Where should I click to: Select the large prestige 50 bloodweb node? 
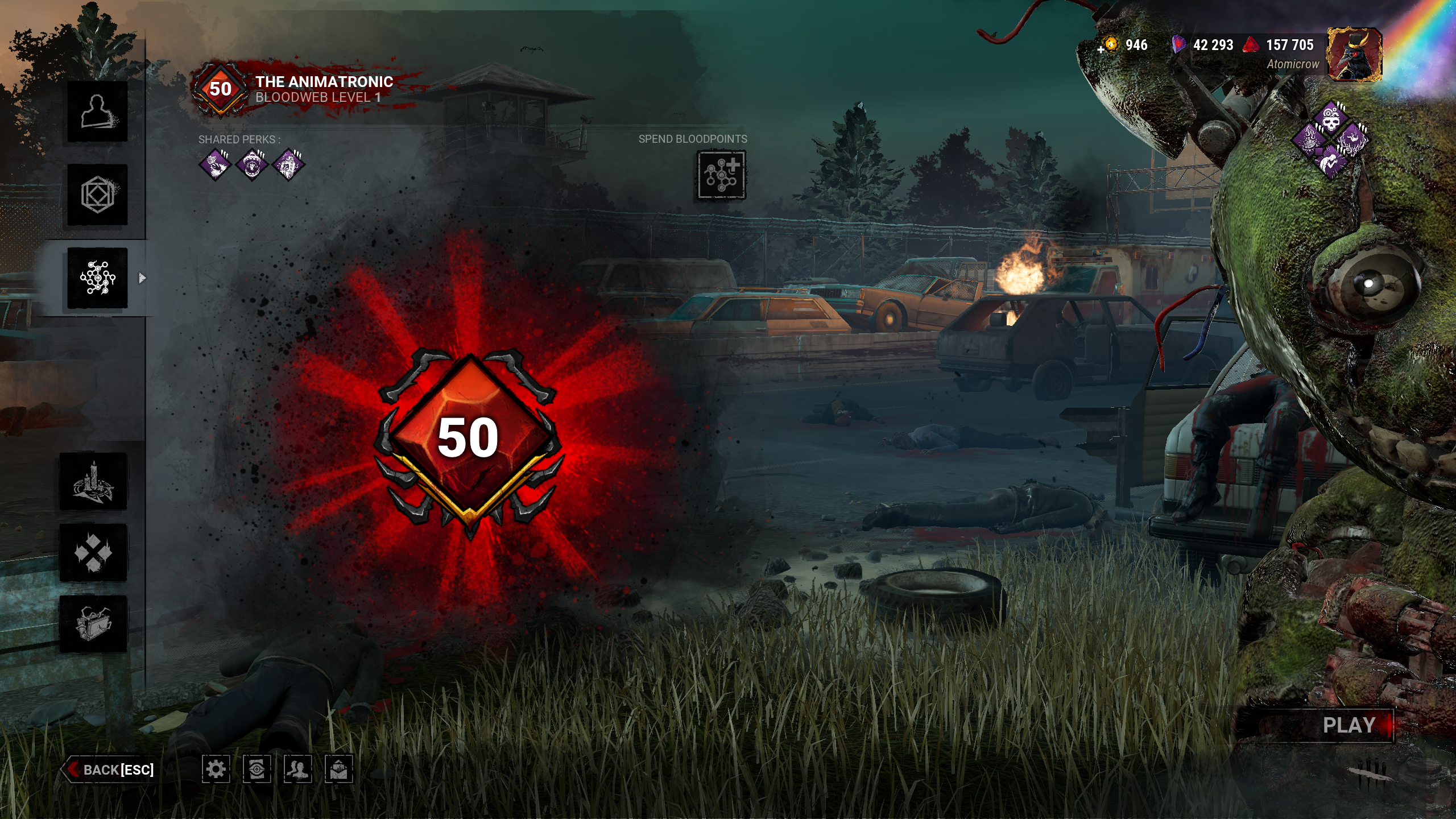pyautogui.click(x=469, y=438)
